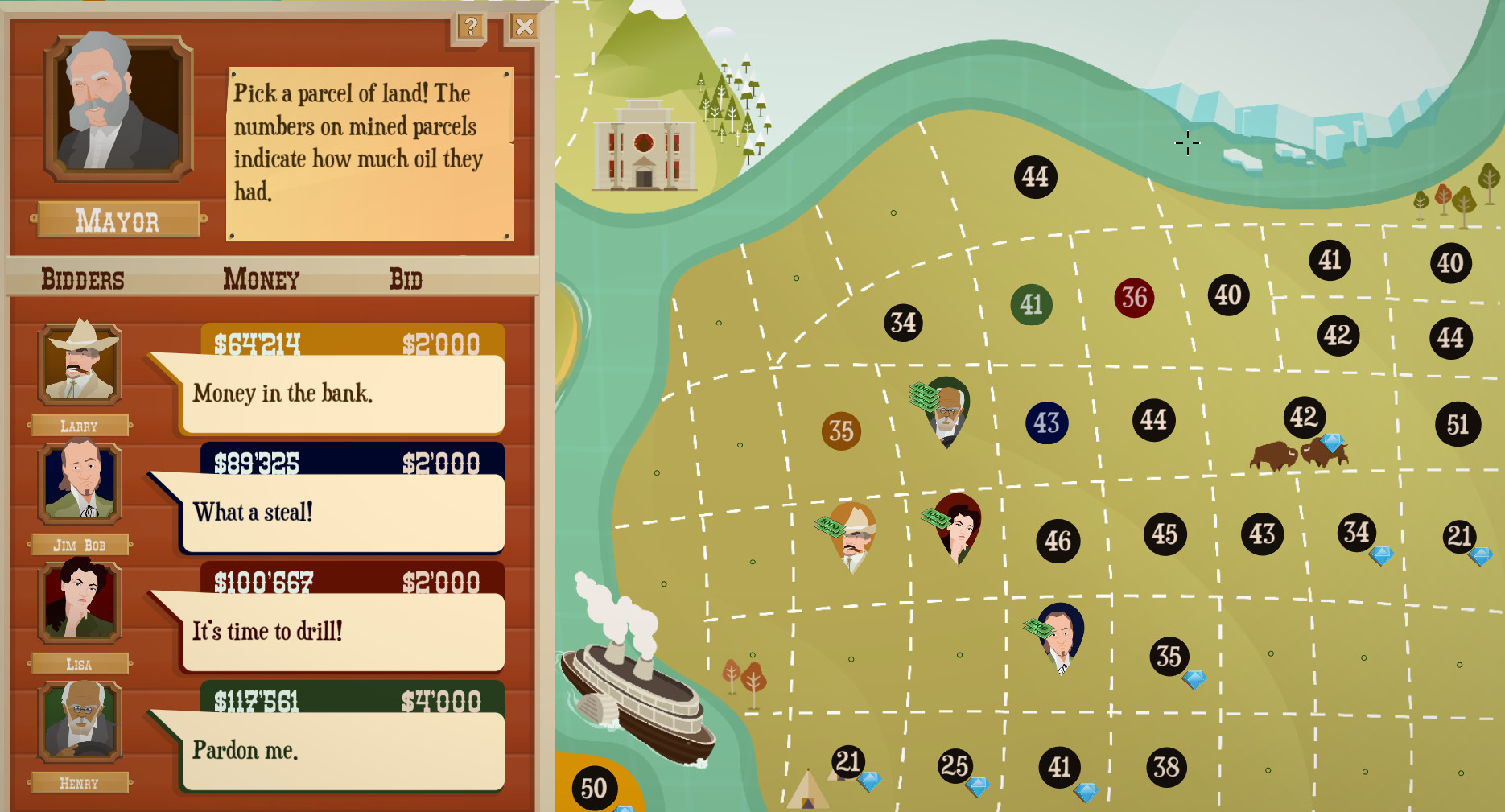Choose the parcel numbered 25 with diamond
This screenshot has height=812, width=1505.
pos(955,765)
